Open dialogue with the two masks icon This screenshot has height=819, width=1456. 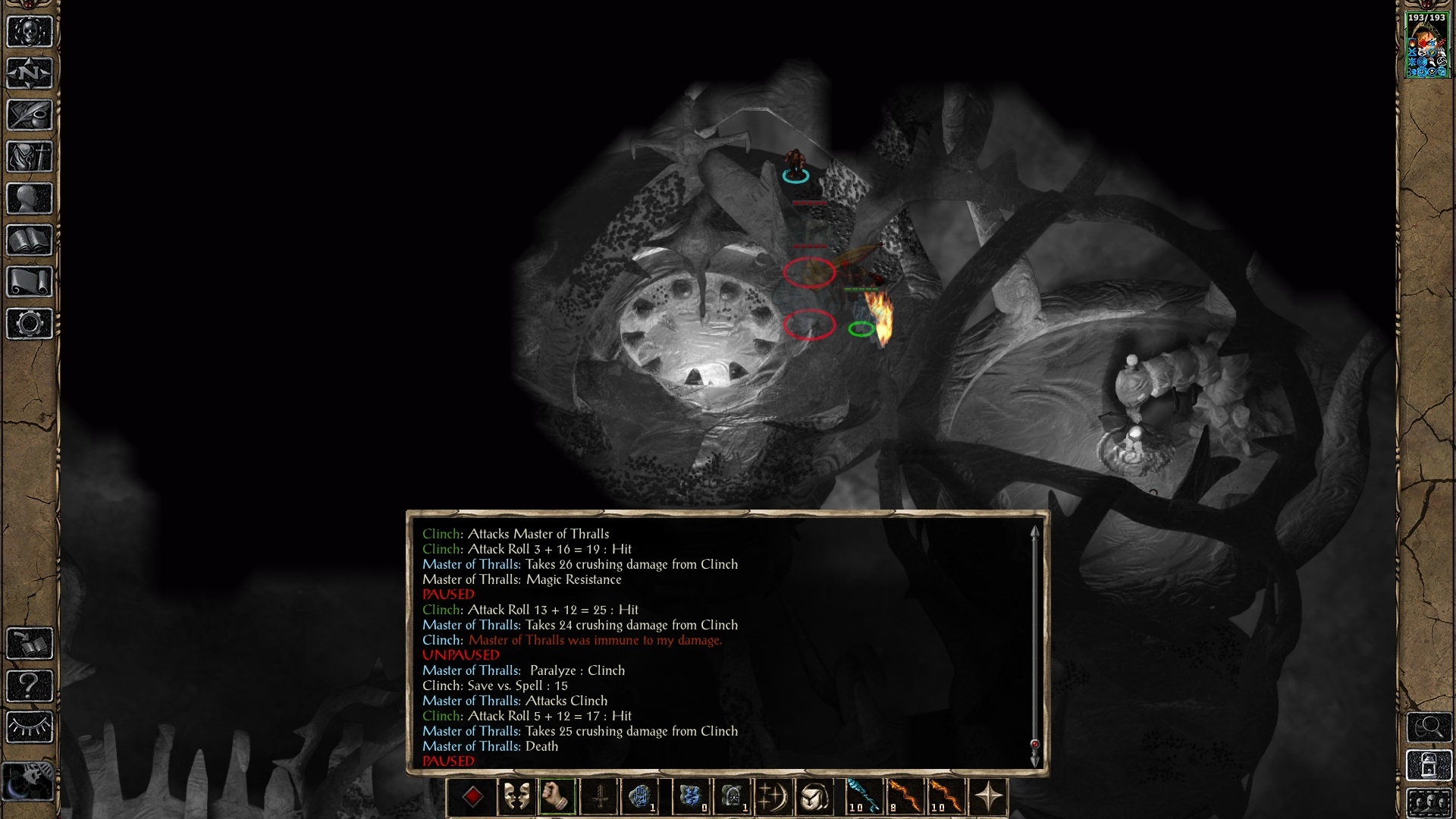coord(516,797)
